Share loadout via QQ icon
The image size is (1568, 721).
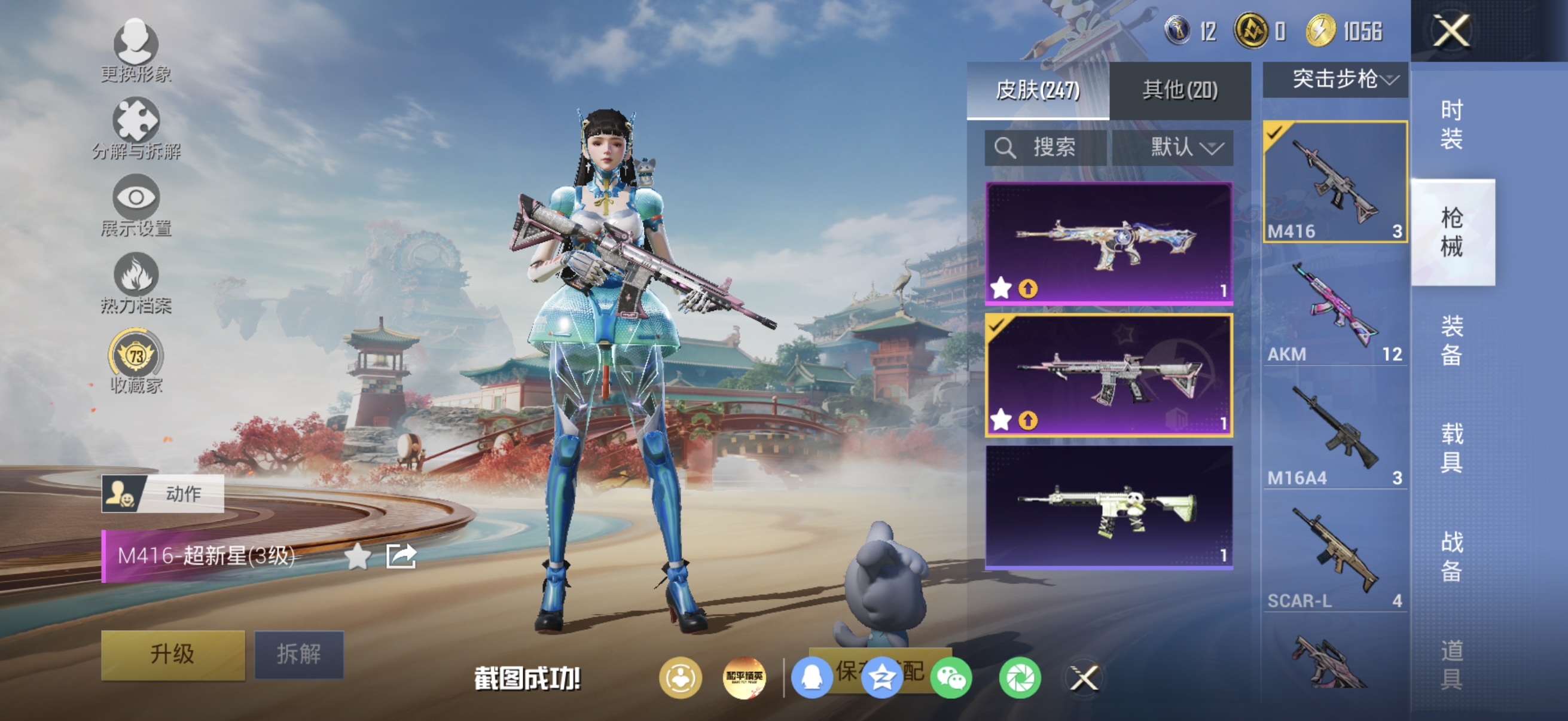[x=814, y=678]
